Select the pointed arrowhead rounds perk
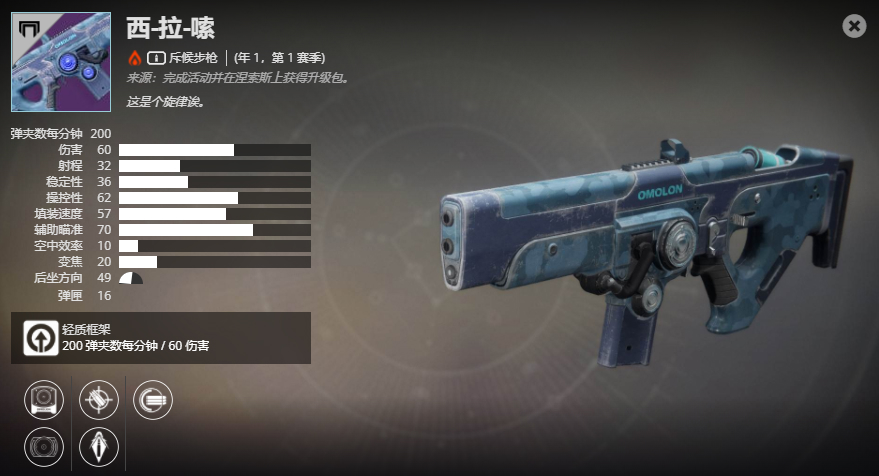 tap(99, 444)
